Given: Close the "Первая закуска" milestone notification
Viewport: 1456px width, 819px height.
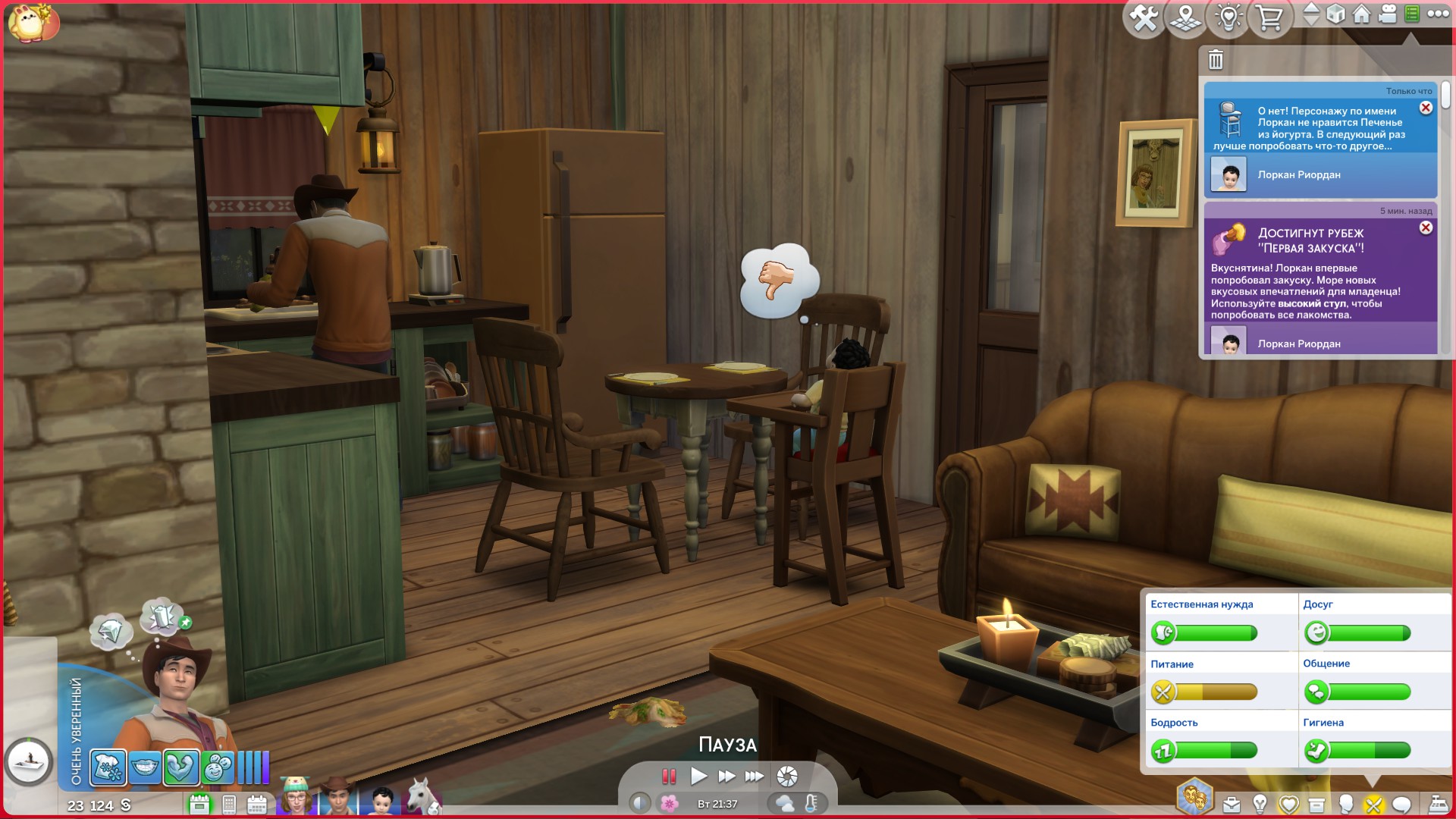Looking at the screenshot, I should pyautogui.click(x=1426, y=227).
